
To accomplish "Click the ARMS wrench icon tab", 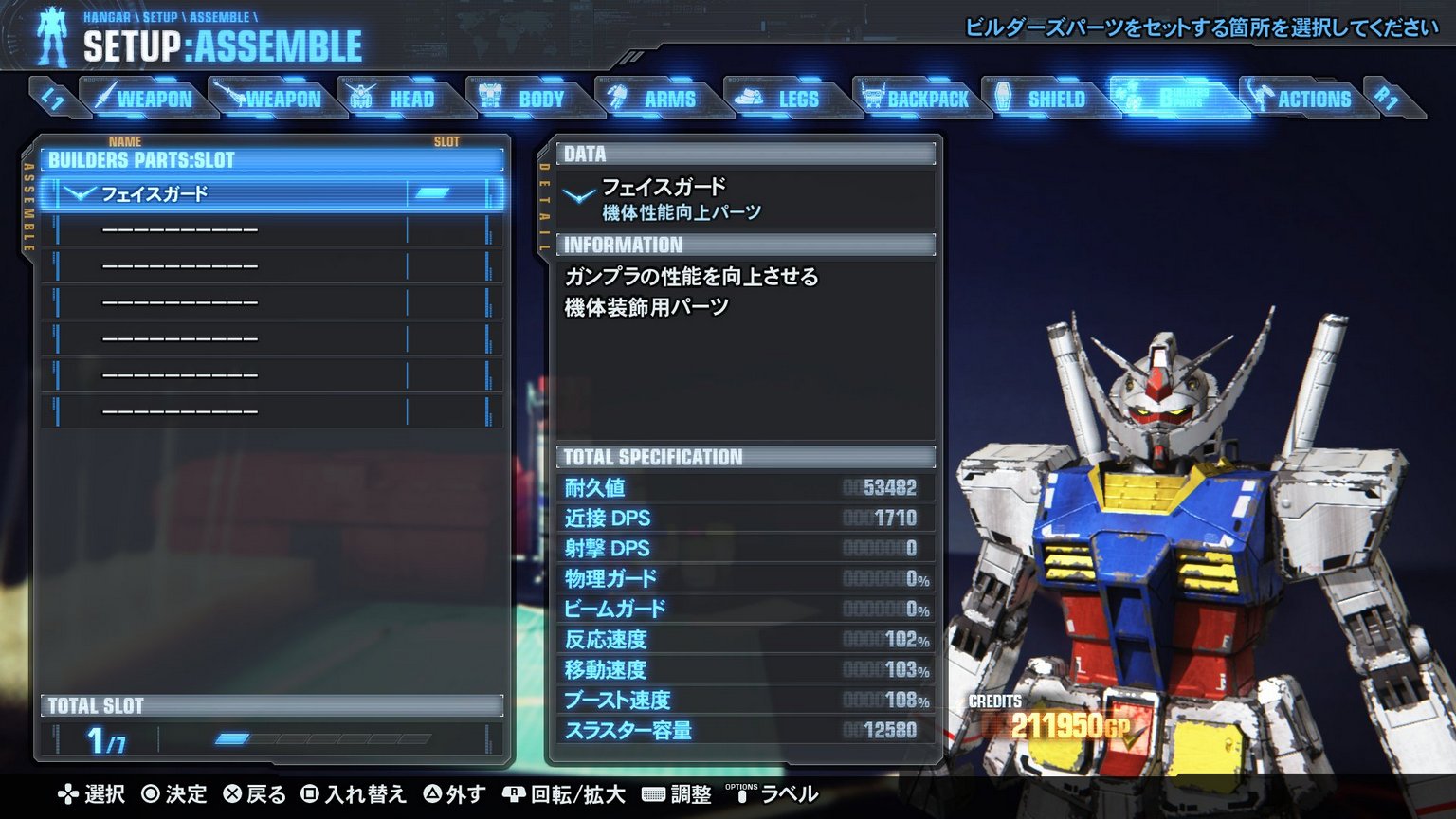I will click(x=617, y=98).
